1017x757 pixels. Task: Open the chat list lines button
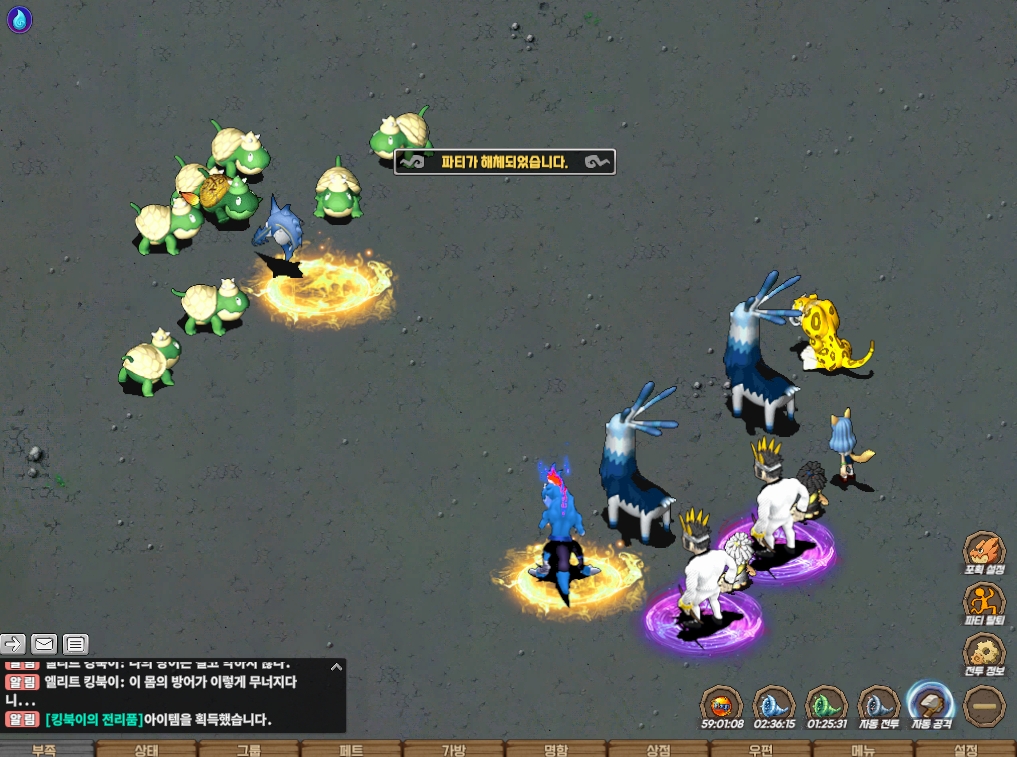coord(76,644)
